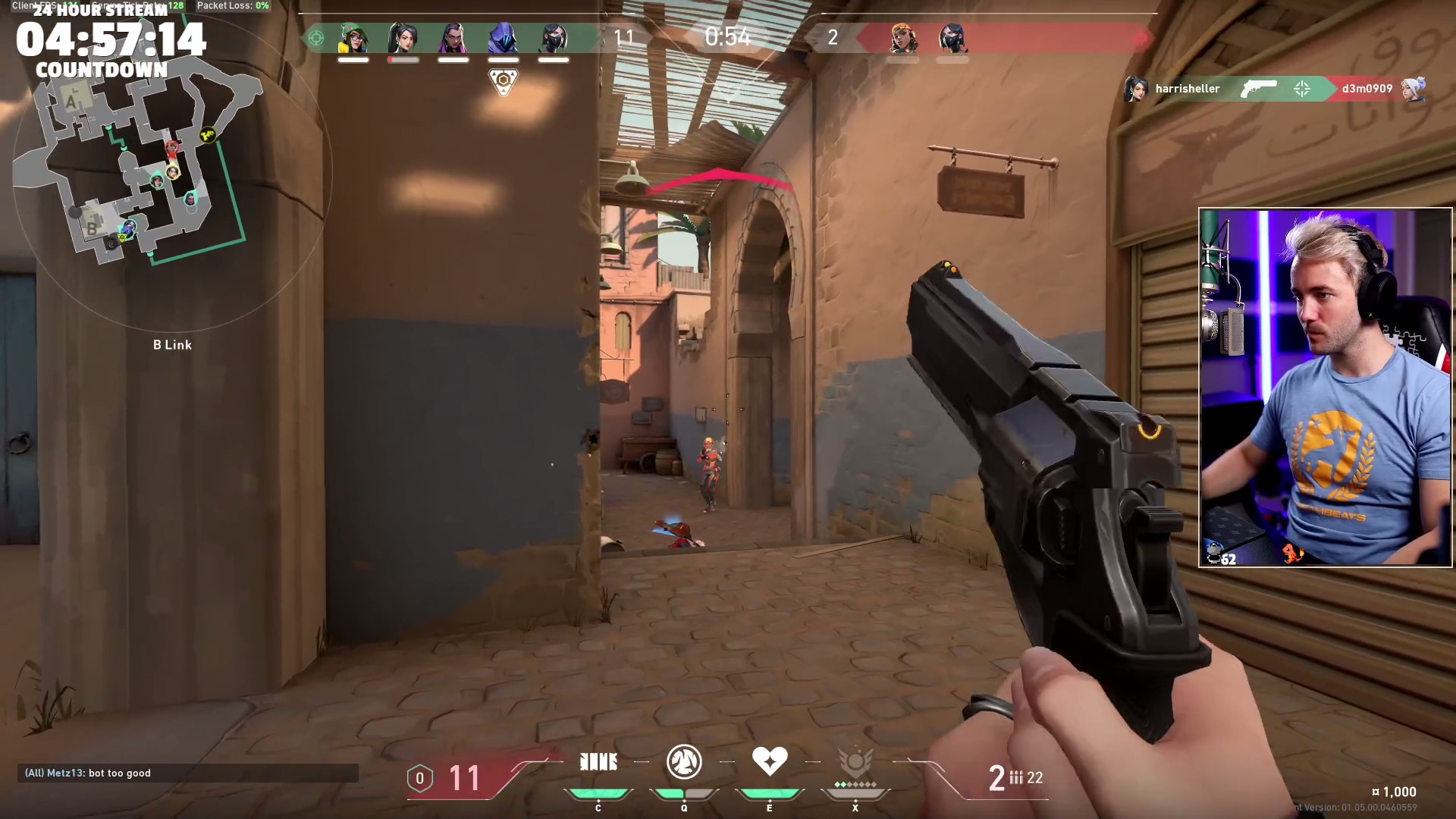Image resolution: width=1456 pixels, height=819 pixels.
Task: Click the streamer webcam overlay
Action: [1325, 388]
